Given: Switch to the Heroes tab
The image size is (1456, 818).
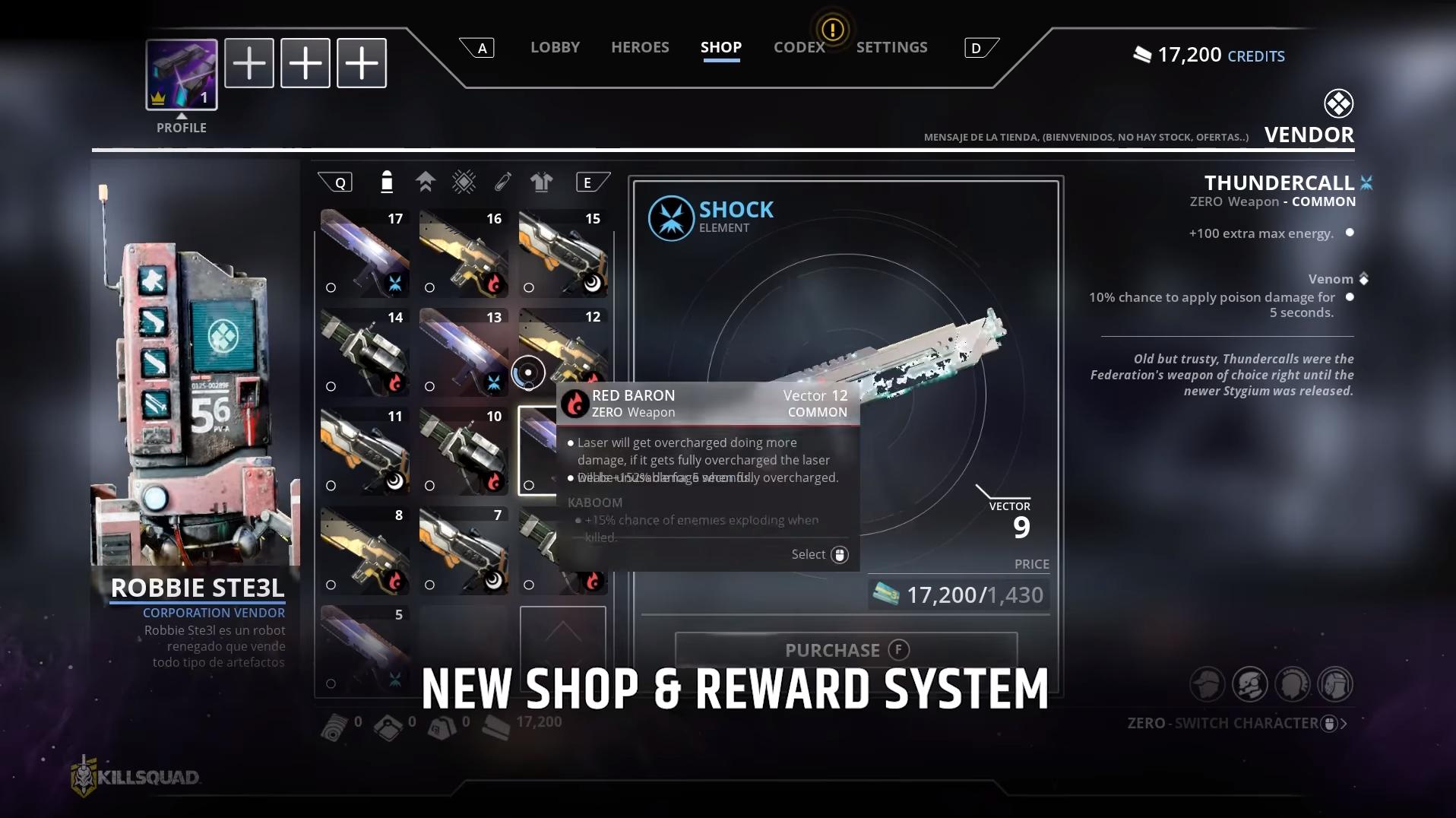Looking at the screenshot, I should [640, 47].
